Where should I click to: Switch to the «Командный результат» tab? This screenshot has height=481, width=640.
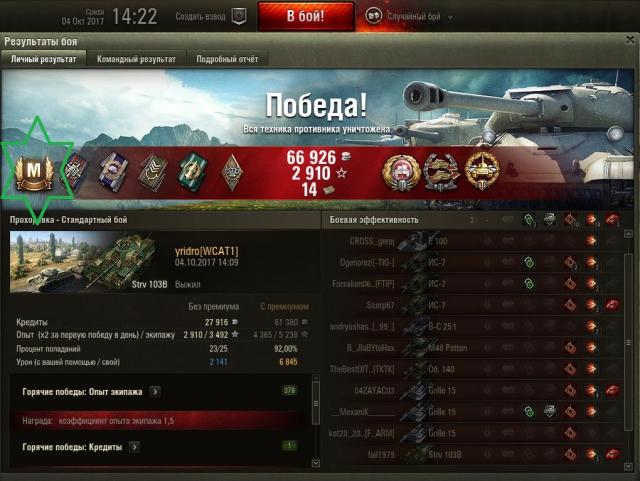point(136,59)
